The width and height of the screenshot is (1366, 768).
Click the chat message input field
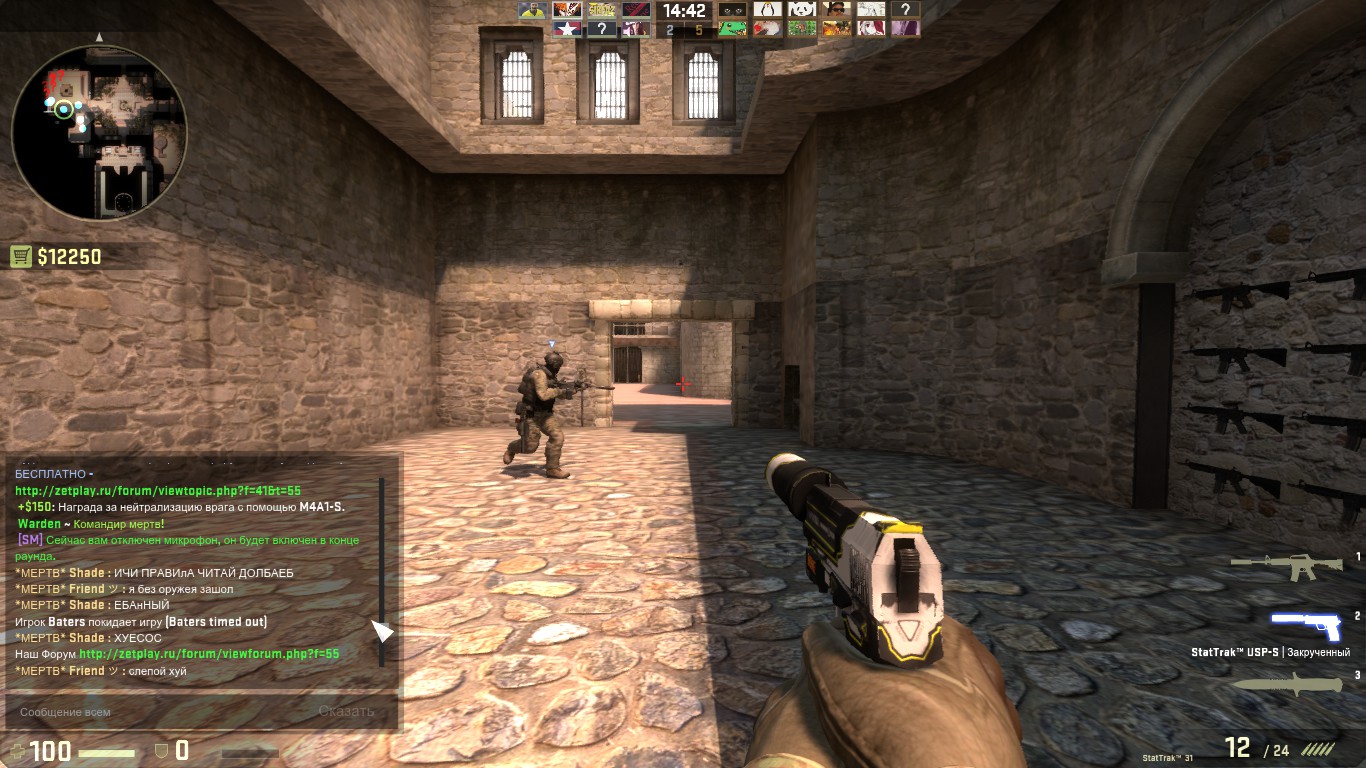click(x=150, y=712)
